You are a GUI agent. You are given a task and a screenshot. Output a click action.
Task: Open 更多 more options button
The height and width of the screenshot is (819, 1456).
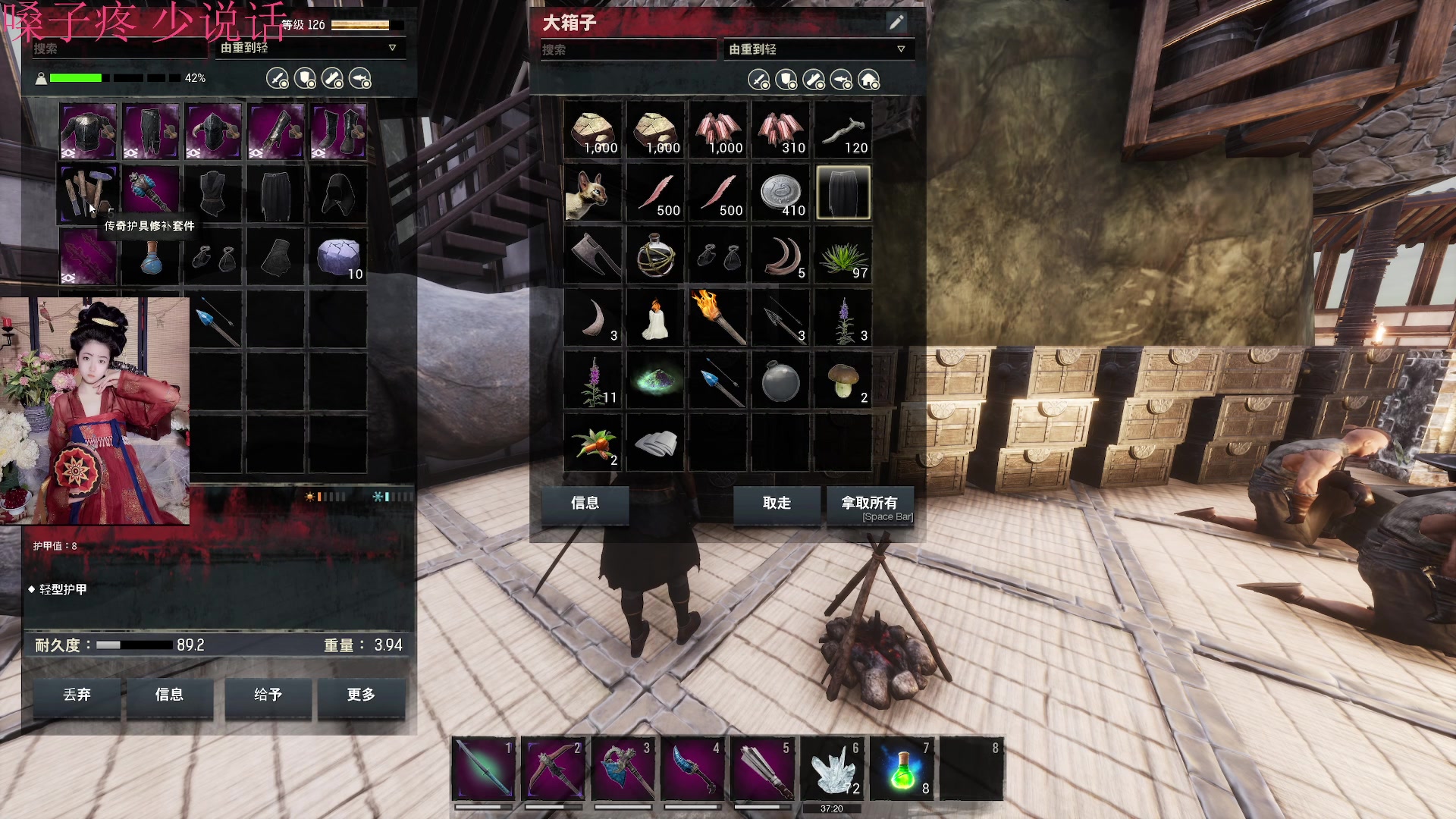coord(361,695)
